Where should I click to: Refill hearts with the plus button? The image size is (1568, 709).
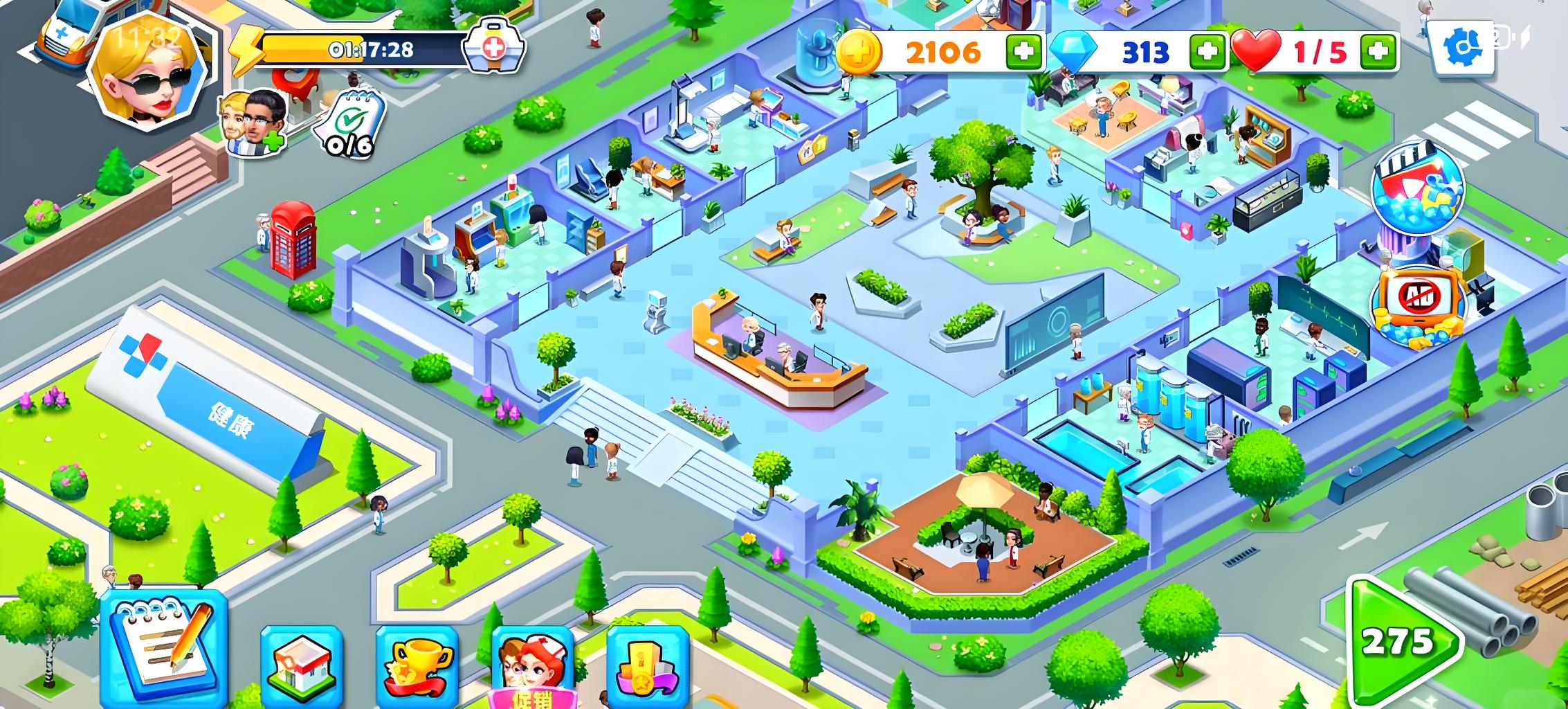coord(1378,51)
